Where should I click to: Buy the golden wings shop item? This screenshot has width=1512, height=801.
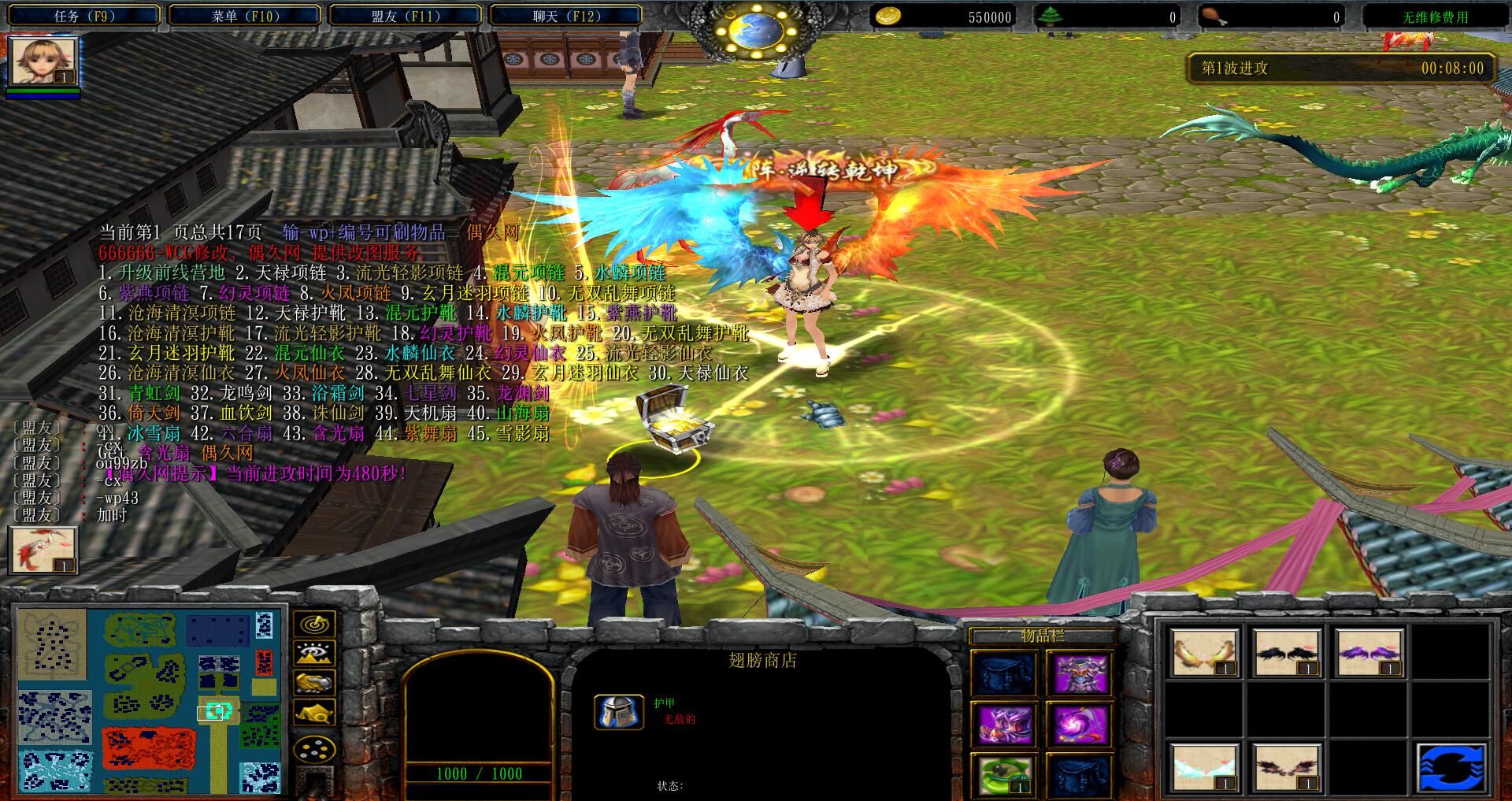point(1203,653)
